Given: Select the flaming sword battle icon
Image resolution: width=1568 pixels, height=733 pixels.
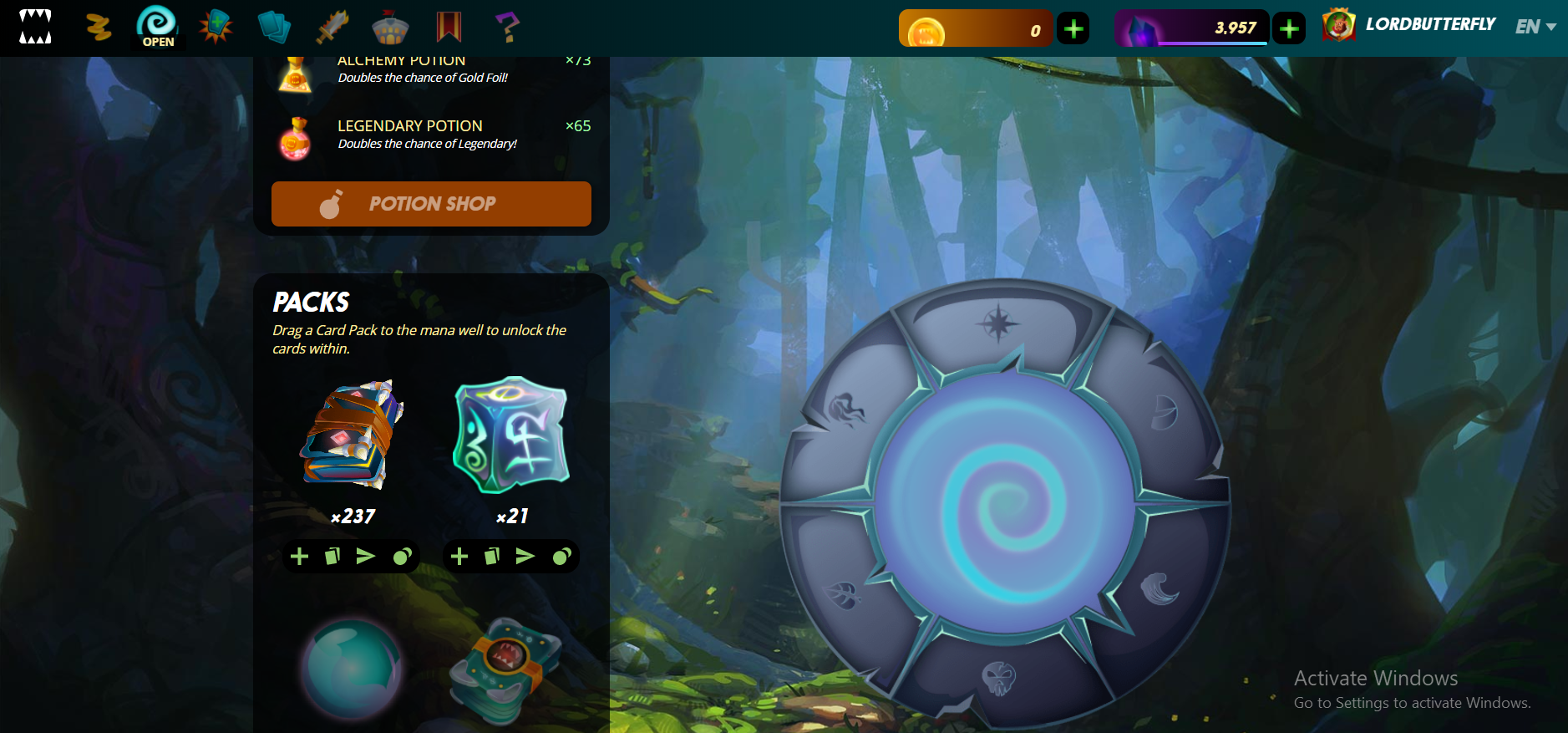Looking at the screenshot, I should (332, 25).
